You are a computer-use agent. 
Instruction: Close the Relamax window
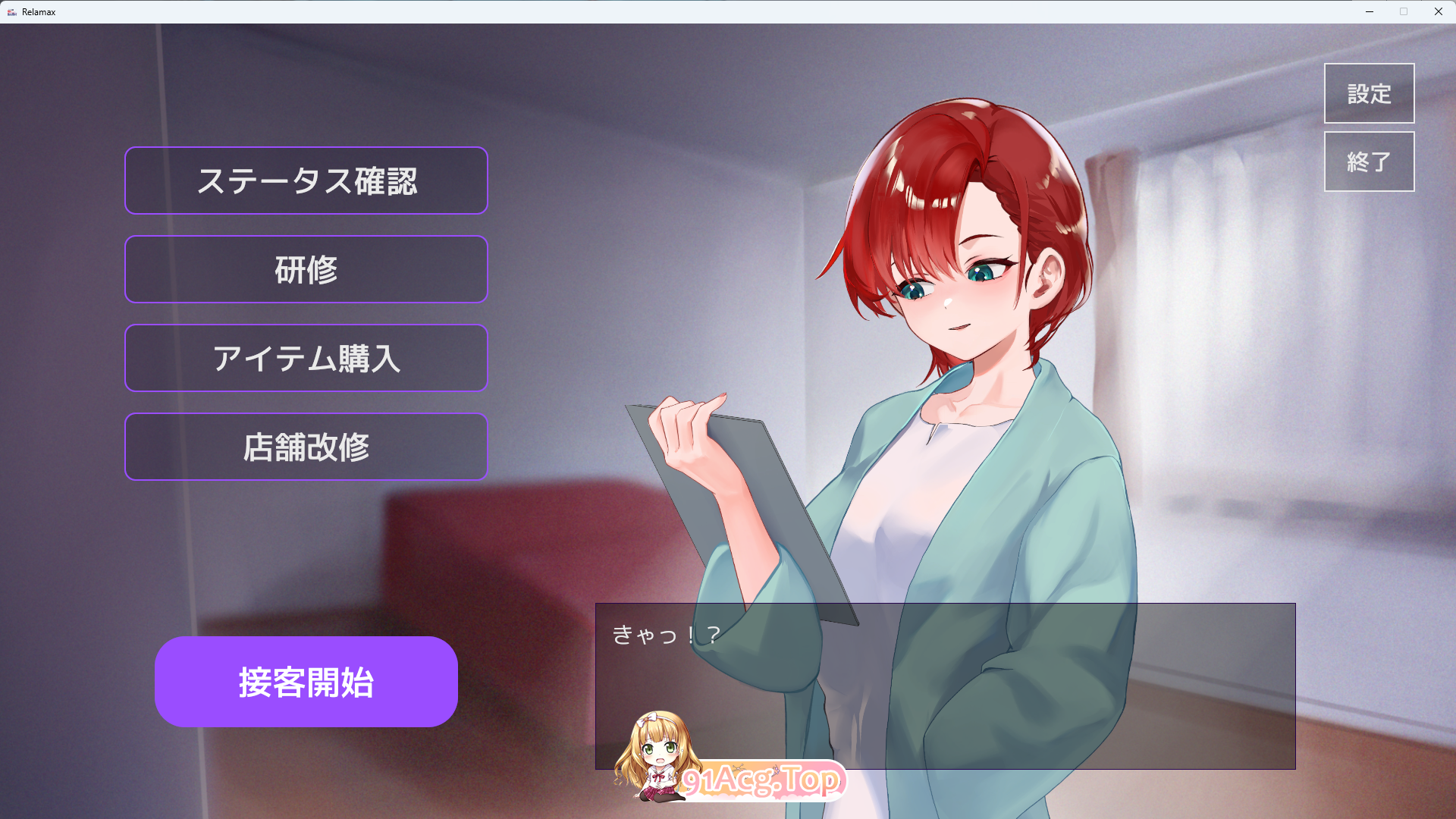coord(1438,11)
